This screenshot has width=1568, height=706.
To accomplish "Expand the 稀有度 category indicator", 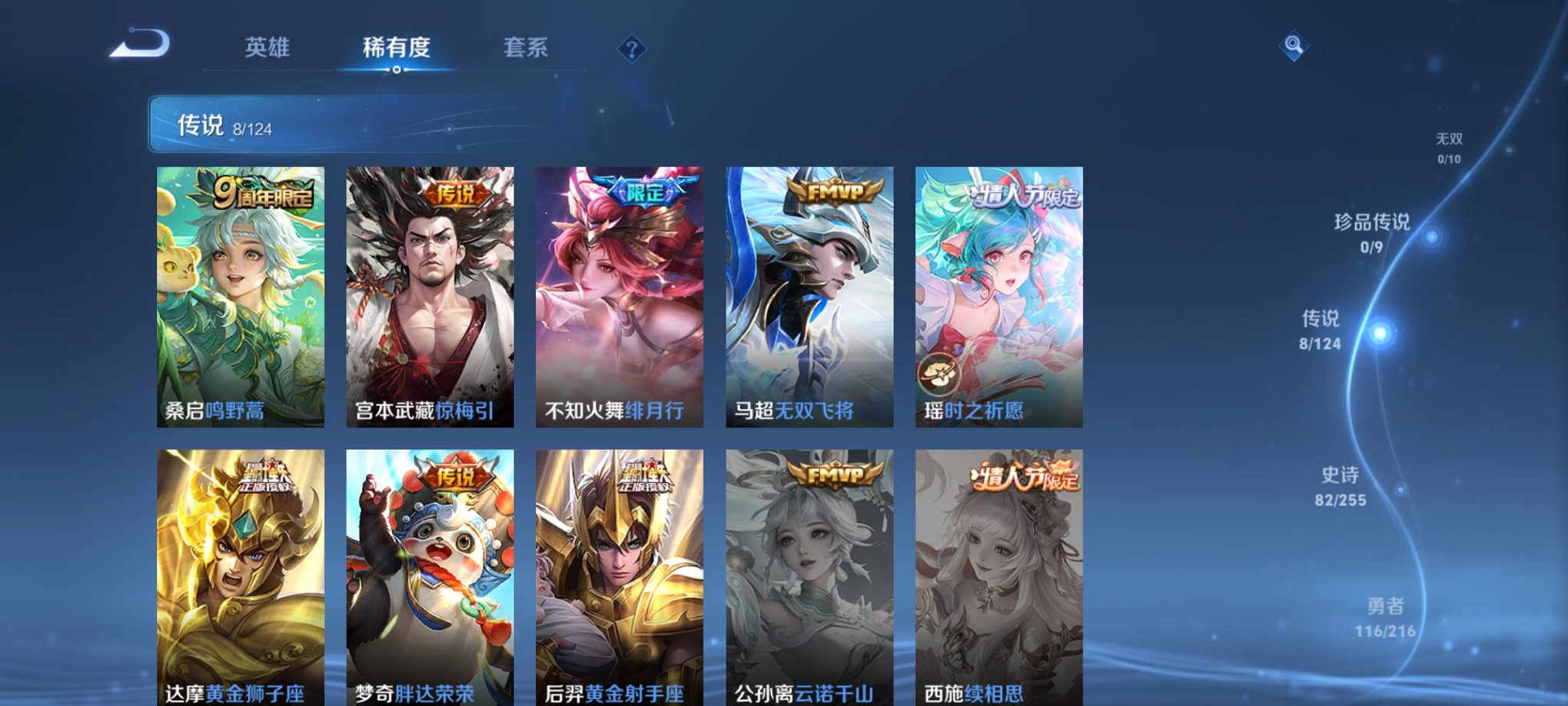I will pyautogui.click(x=397, y=48).
